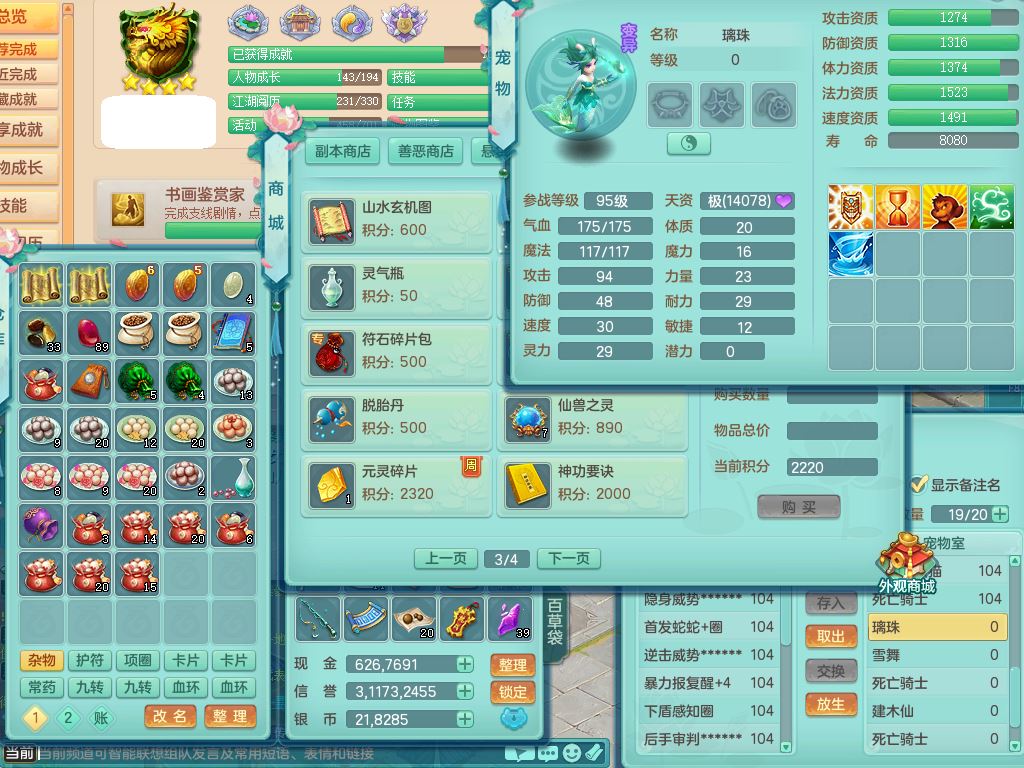The height and width of the screenshot is (768, 1024).
Task: Toggle 显示备注名 checkbox
Action: coord(919,485)
